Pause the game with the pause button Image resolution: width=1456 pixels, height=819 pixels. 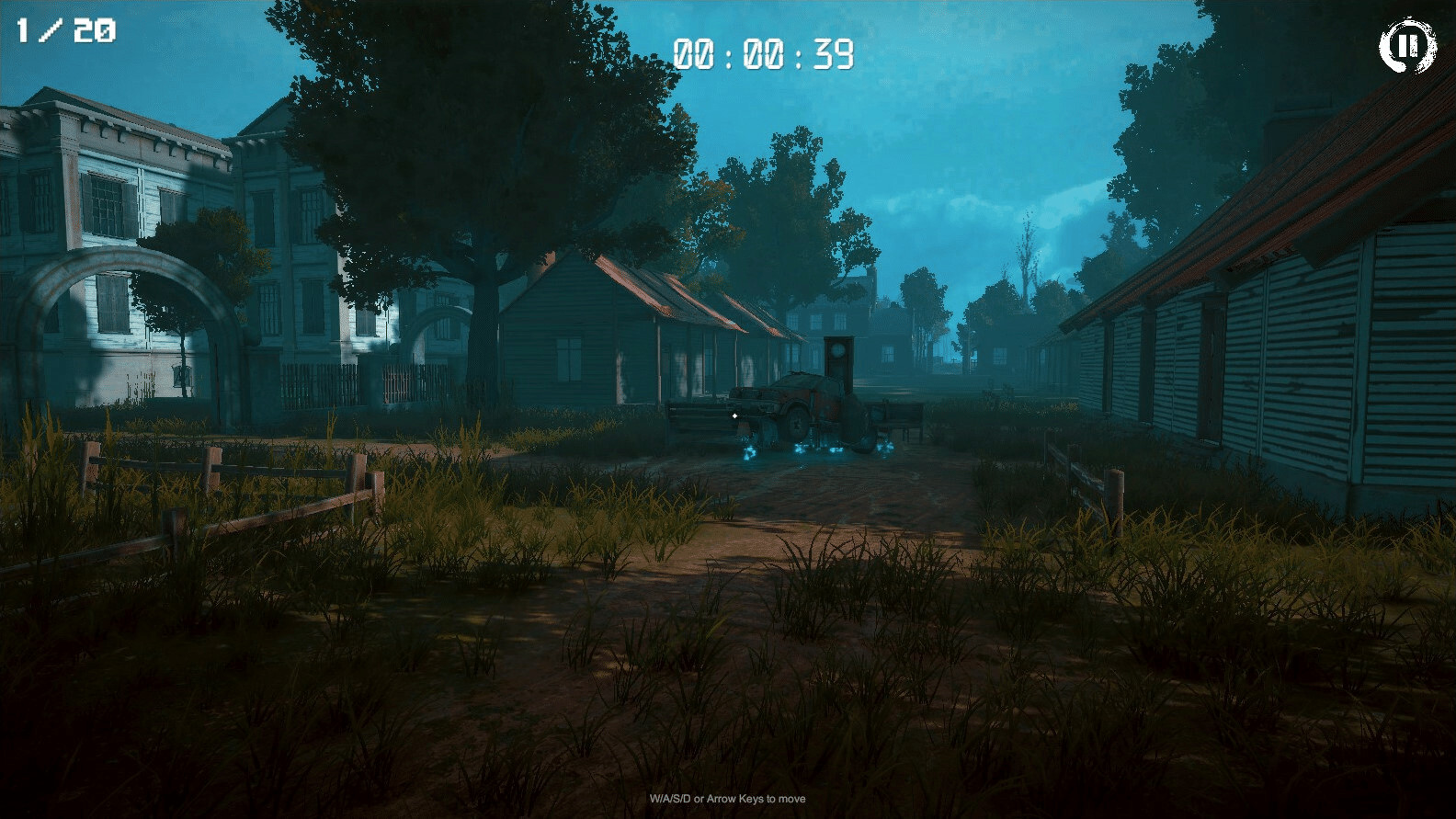click(1406, 46)
